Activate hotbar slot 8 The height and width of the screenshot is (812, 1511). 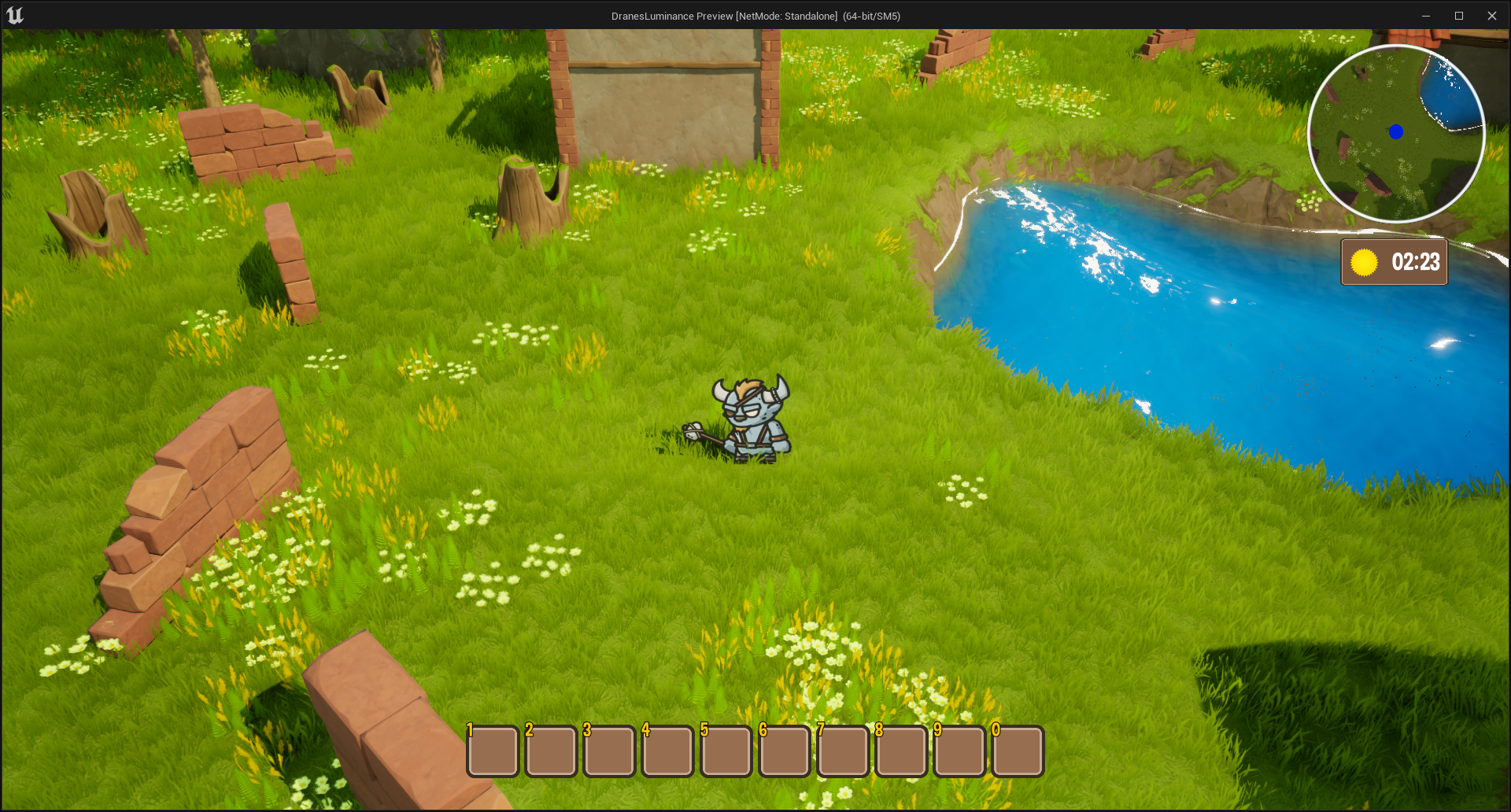pos(901,751)
